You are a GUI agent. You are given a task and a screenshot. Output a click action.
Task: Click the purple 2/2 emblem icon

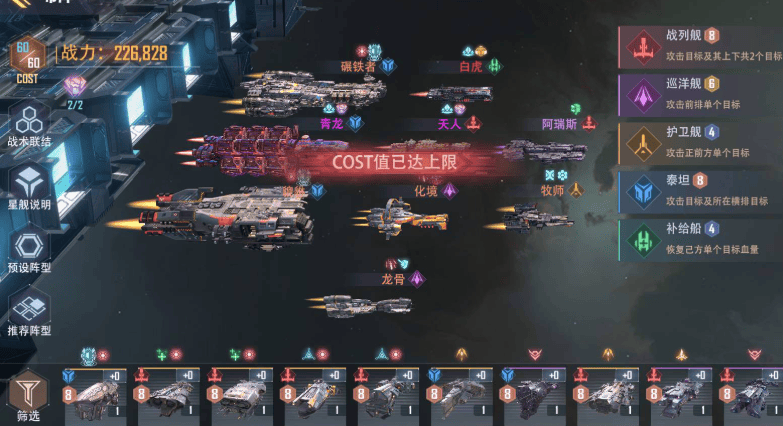75,88
